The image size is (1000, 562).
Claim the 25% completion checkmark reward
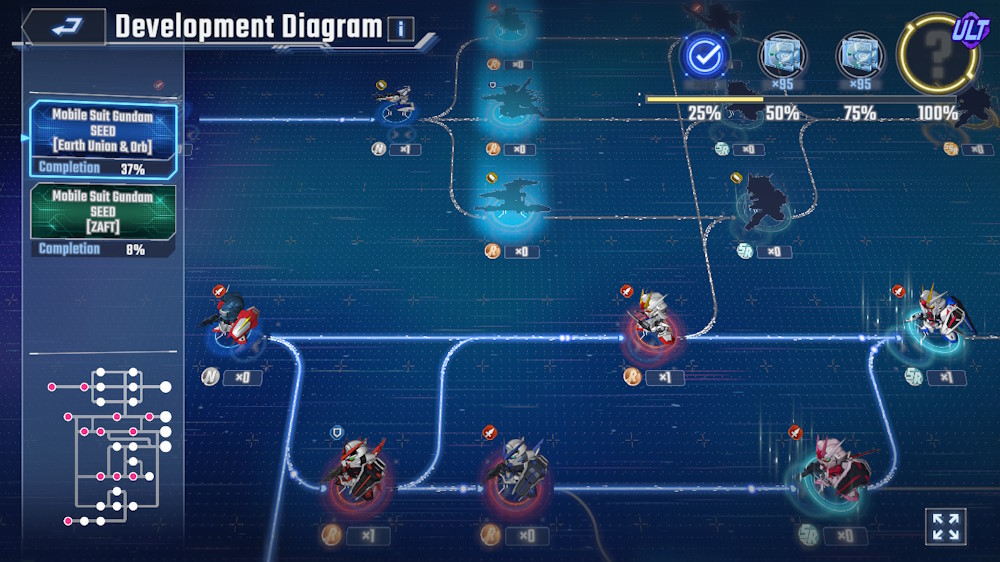(705, 57)
